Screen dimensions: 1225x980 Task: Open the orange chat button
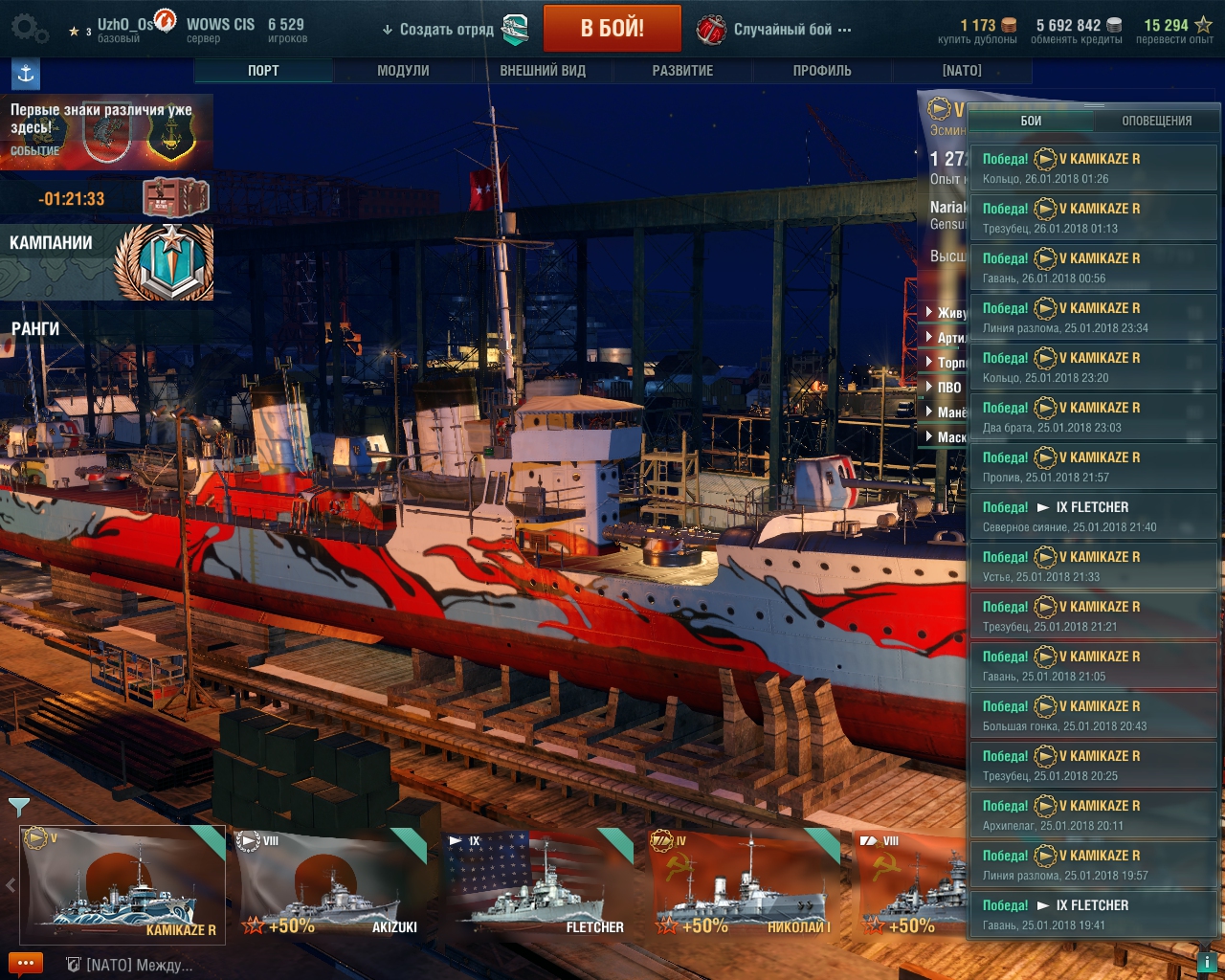[26, 964]
